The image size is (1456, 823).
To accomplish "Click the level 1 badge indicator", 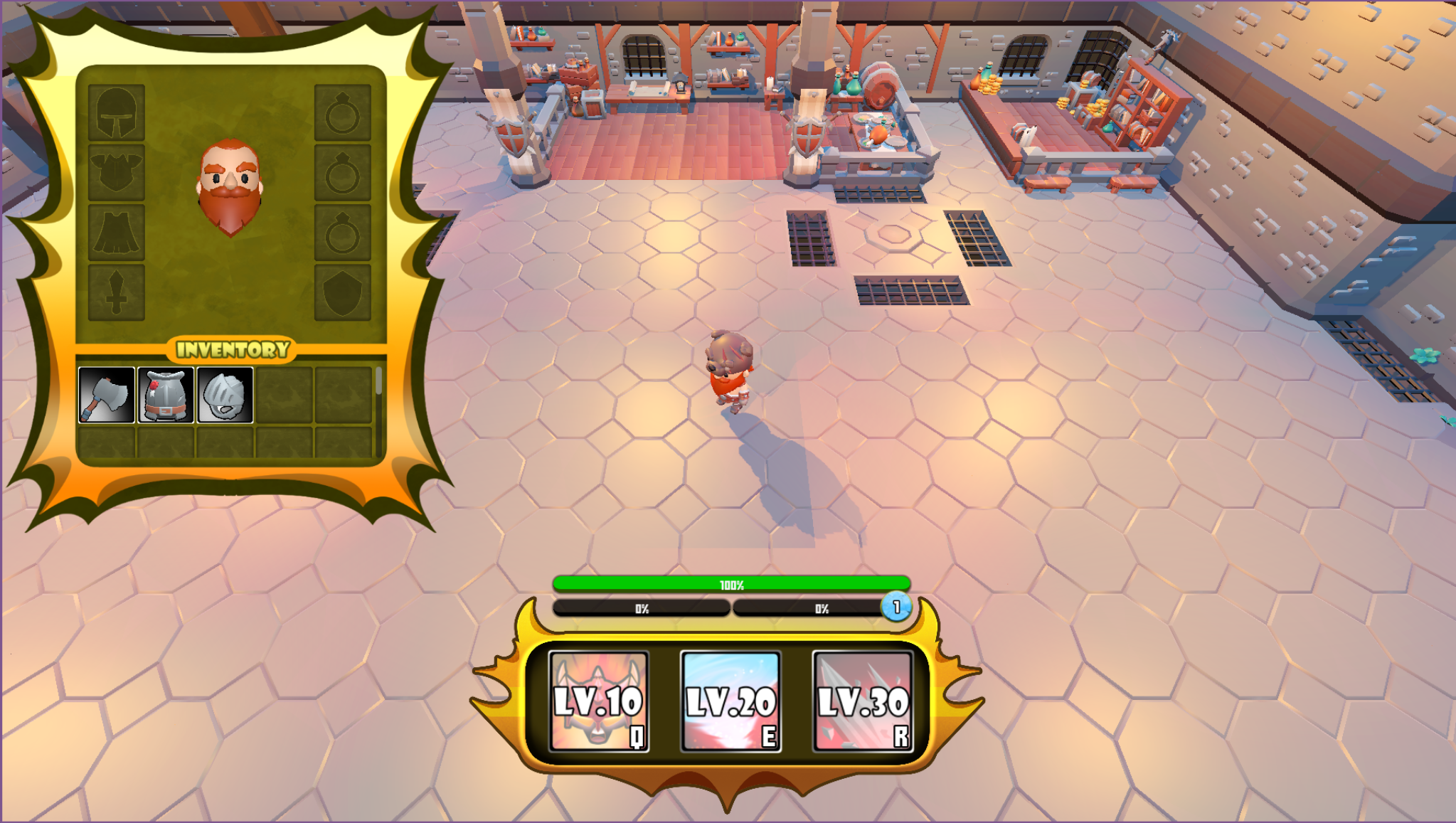I will click(897, 608).
